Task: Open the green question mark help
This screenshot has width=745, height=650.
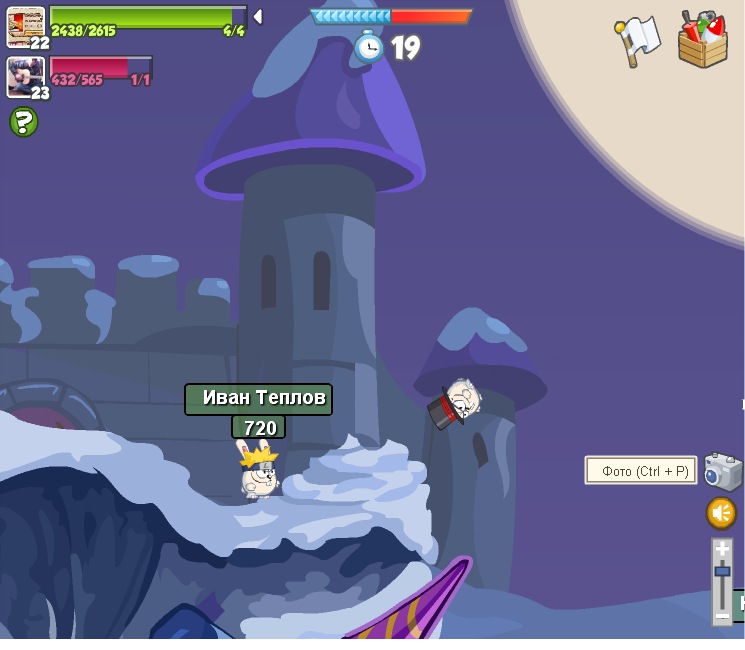Action: (23, 122)
